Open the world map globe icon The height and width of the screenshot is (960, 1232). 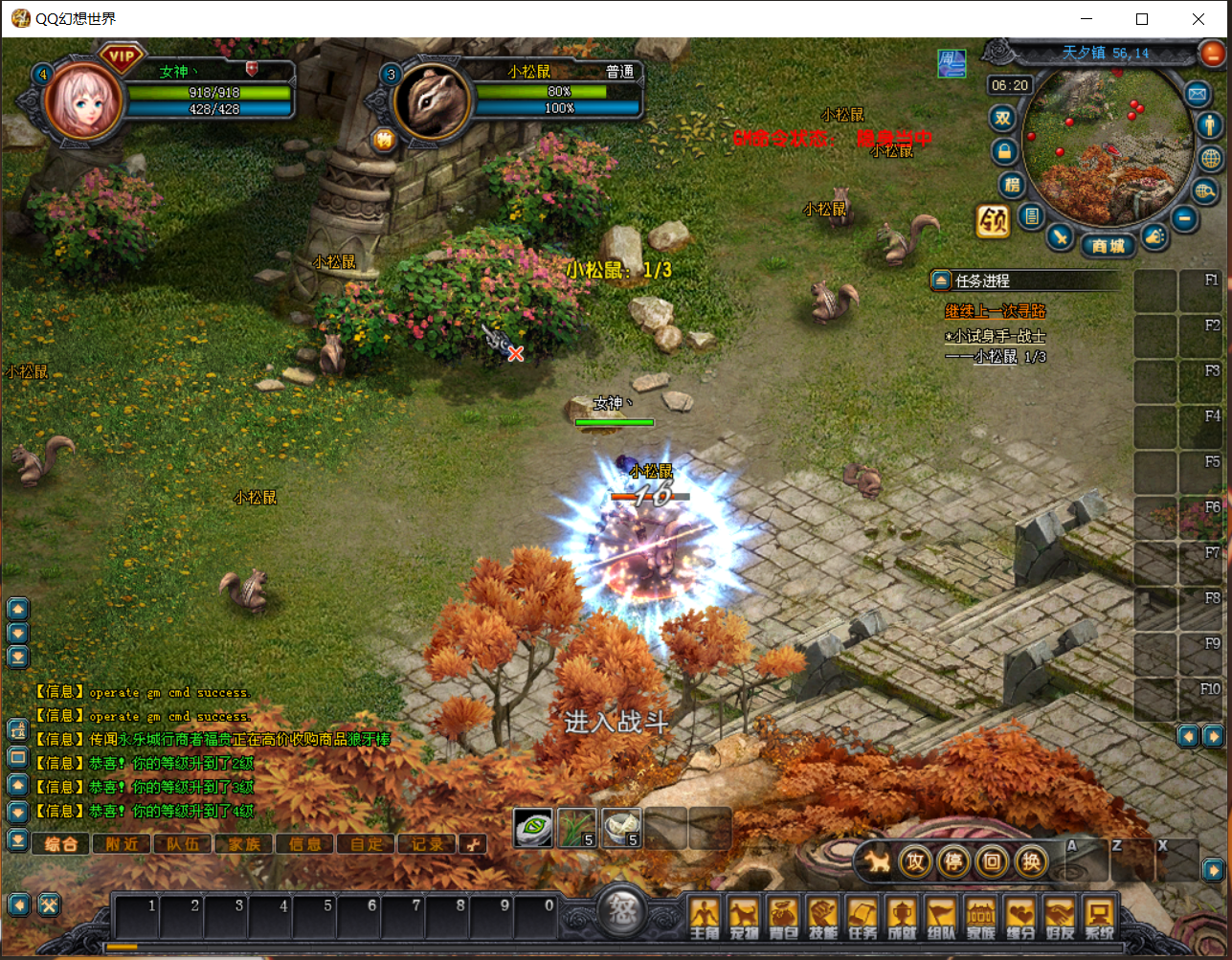tap(1211, 158)
